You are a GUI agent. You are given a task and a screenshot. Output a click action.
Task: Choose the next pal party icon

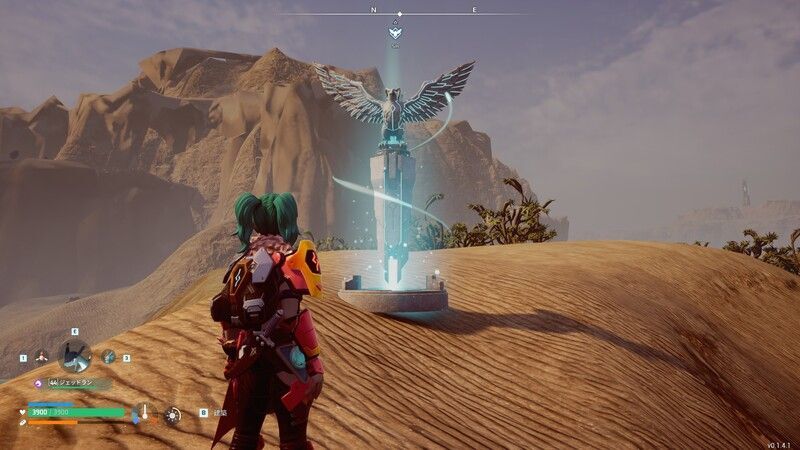(108, 356)
